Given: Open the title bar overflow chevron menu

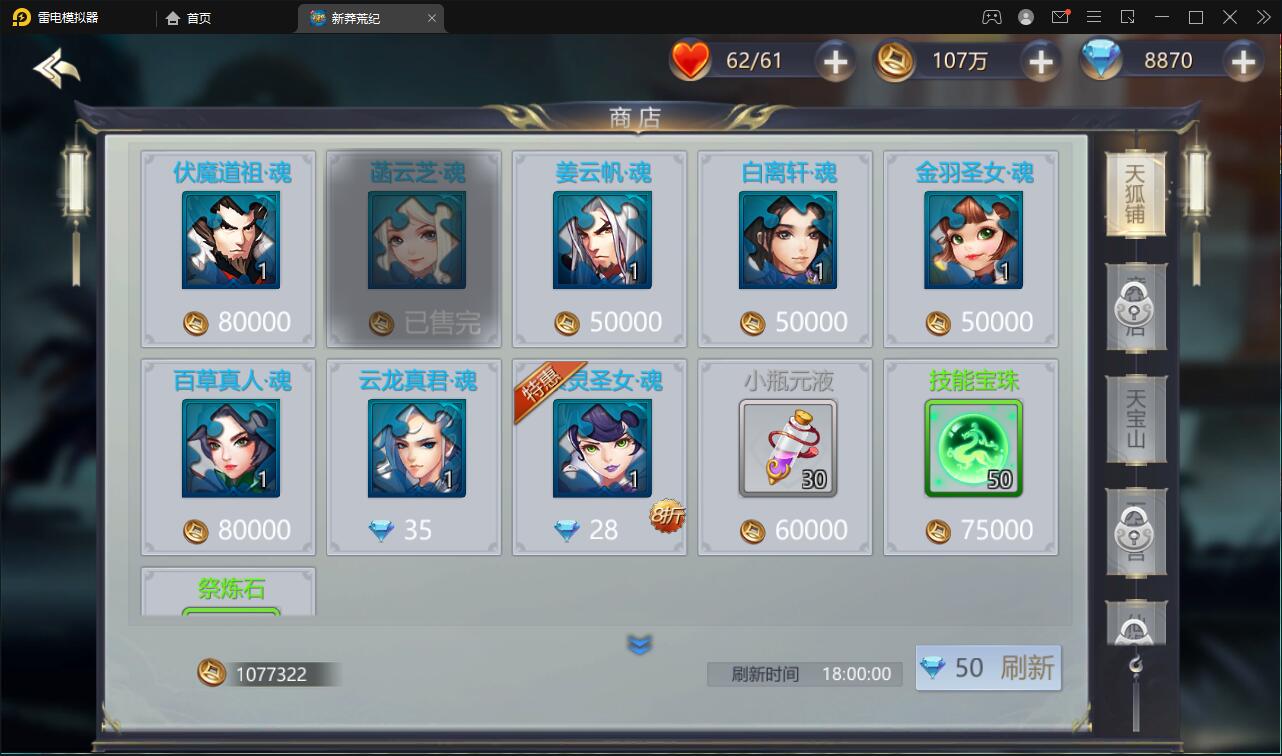Looking at the screenshot, I should point(1262,17).
